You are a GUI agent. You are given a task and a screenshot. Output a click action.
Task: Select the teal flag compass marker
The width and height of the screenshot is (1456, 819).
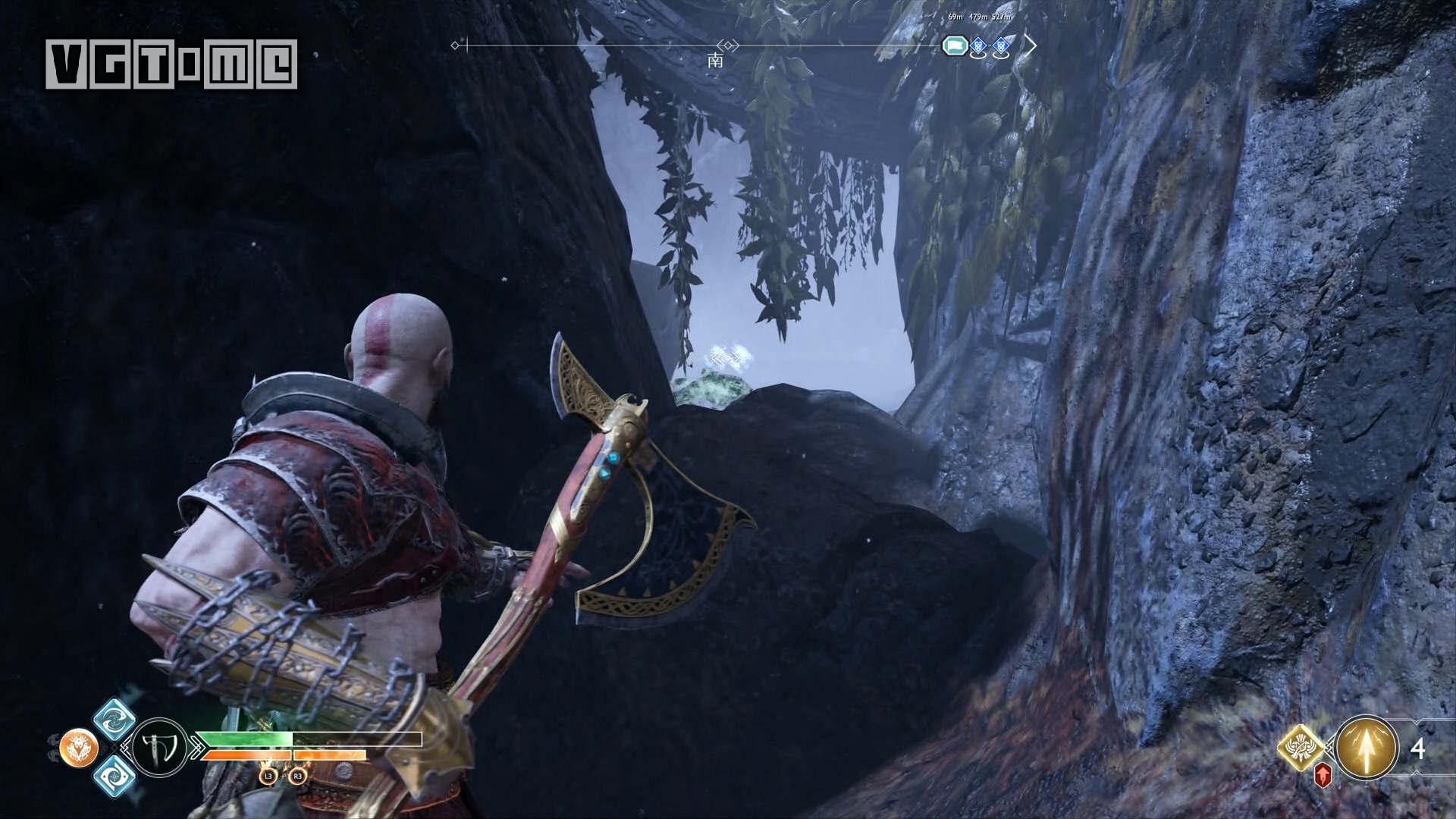(x=955, y=46)
